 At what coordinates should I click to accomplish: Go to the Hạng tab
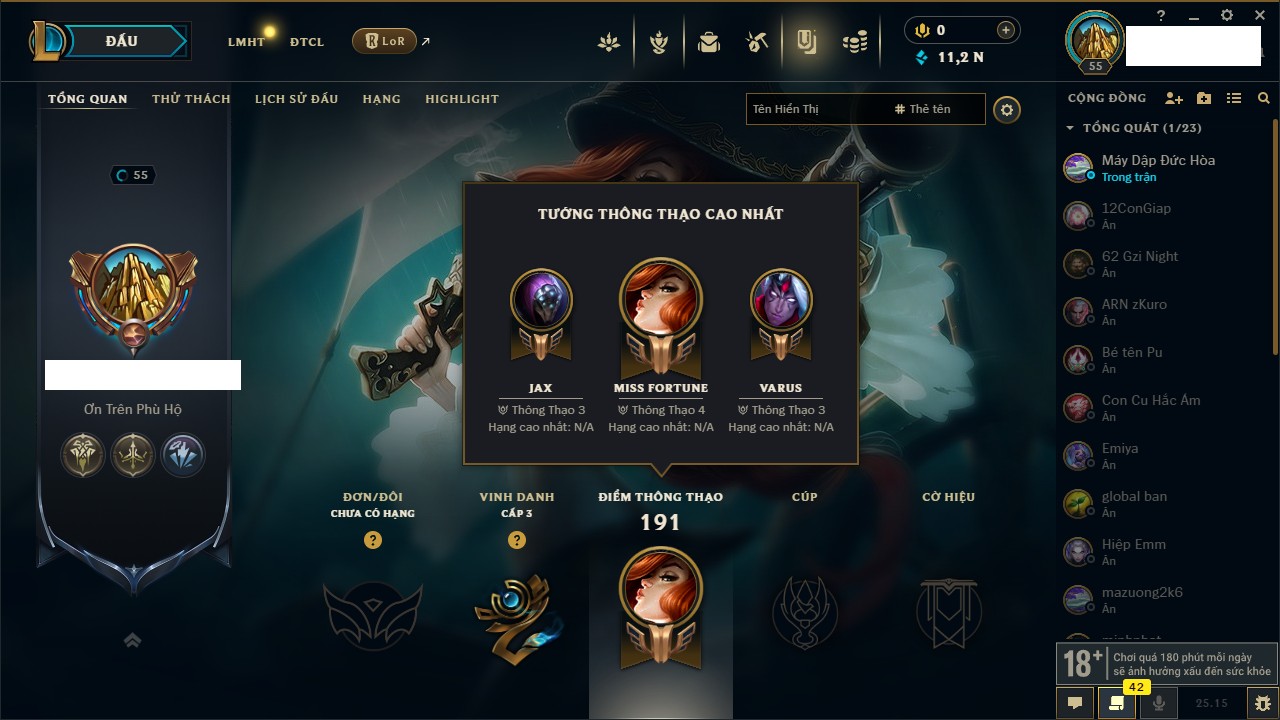[381, 99]
